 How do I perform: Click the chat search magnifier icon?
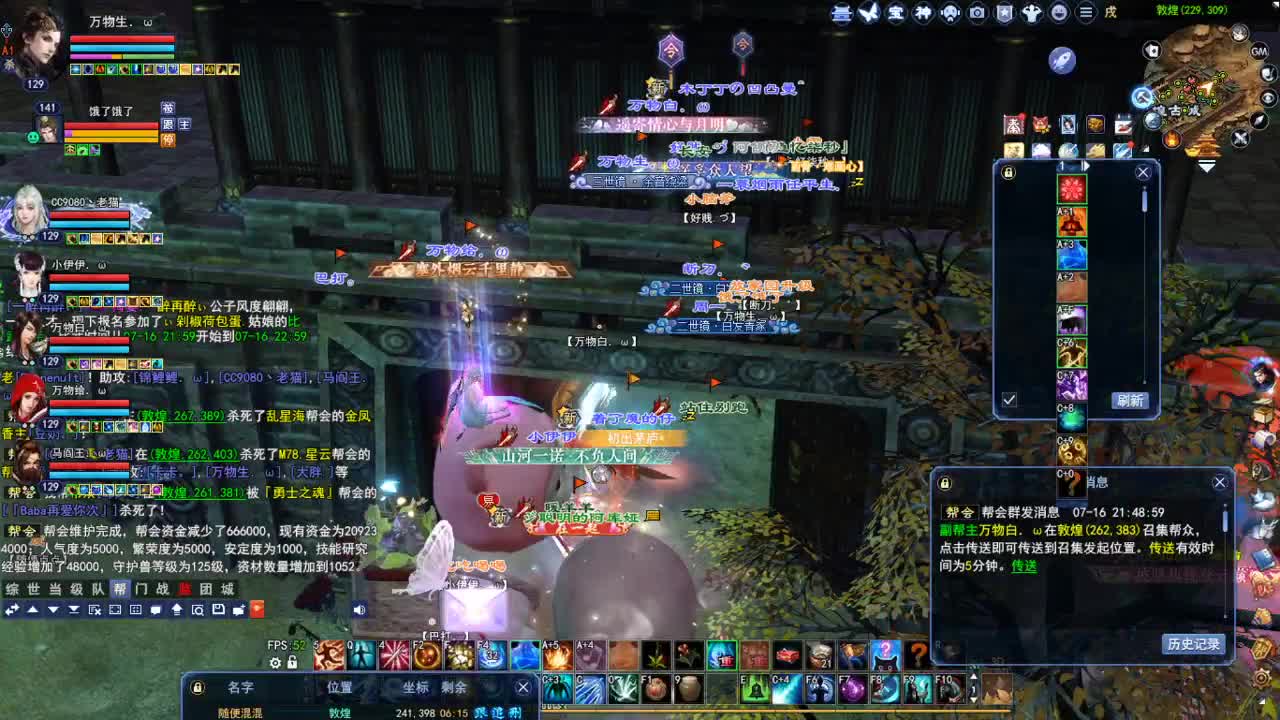coord(198,610)
